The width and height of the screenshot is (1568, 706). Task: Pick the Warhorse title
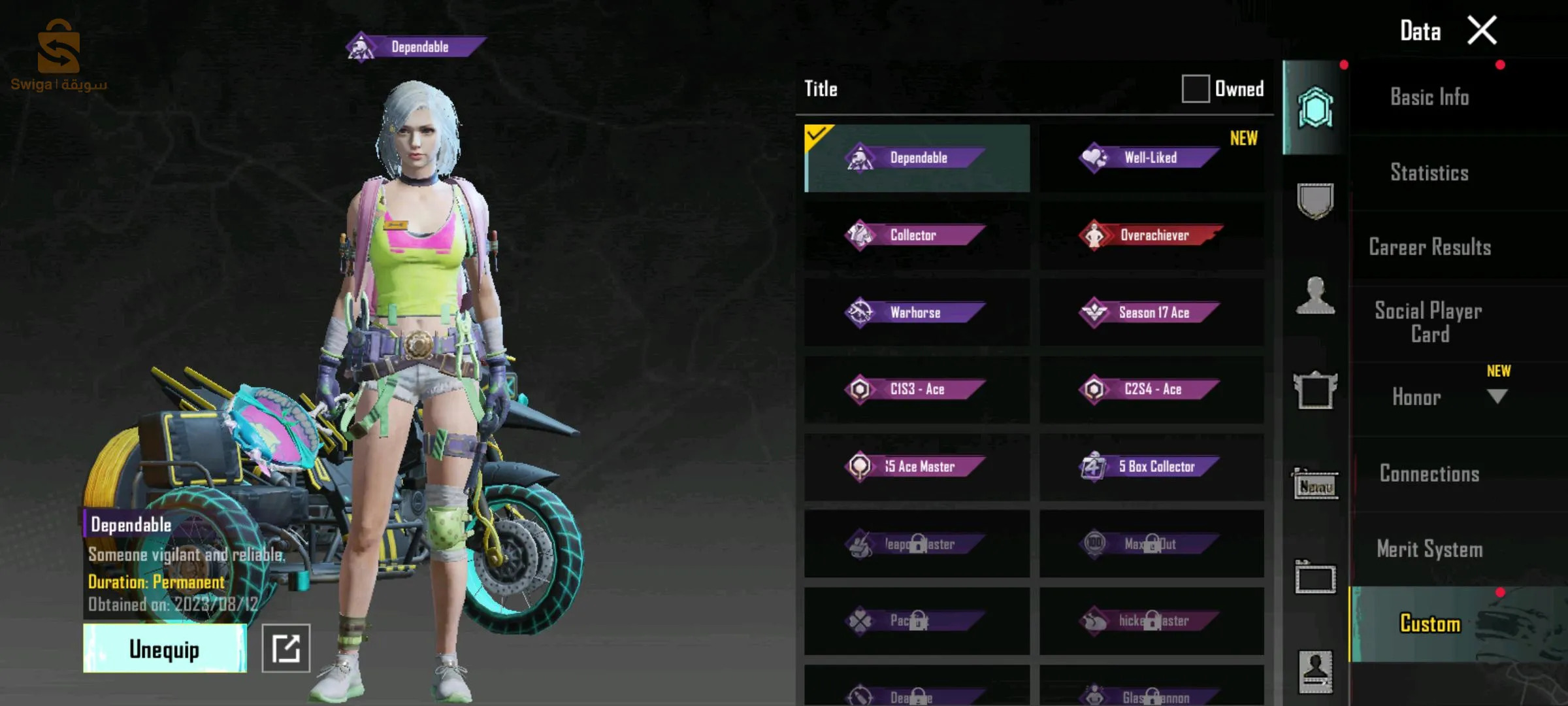click(916, 312)
